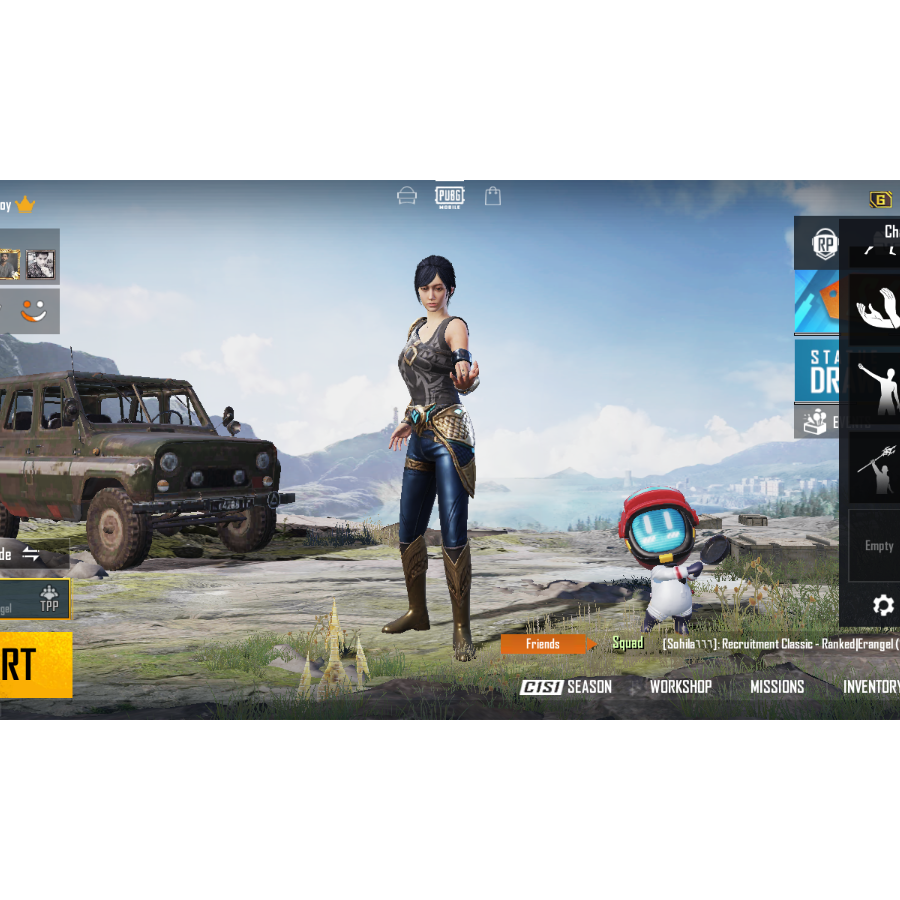This screenshot has height=900, width=900.
Task: Switch to the Squad chat channel
Action: click(628, 644)
